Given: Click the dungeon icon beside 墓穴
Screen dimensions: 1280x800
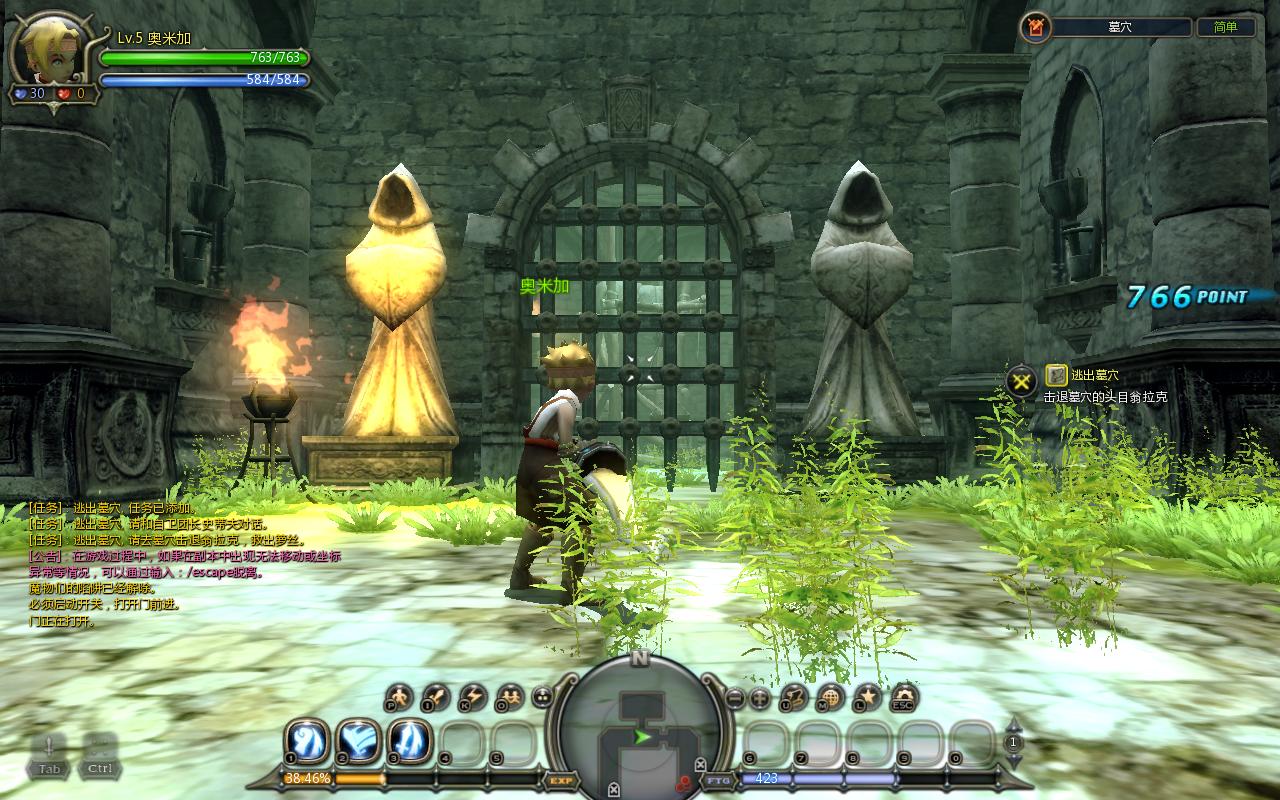Looking at the screenshot, I should point(1035,28).
